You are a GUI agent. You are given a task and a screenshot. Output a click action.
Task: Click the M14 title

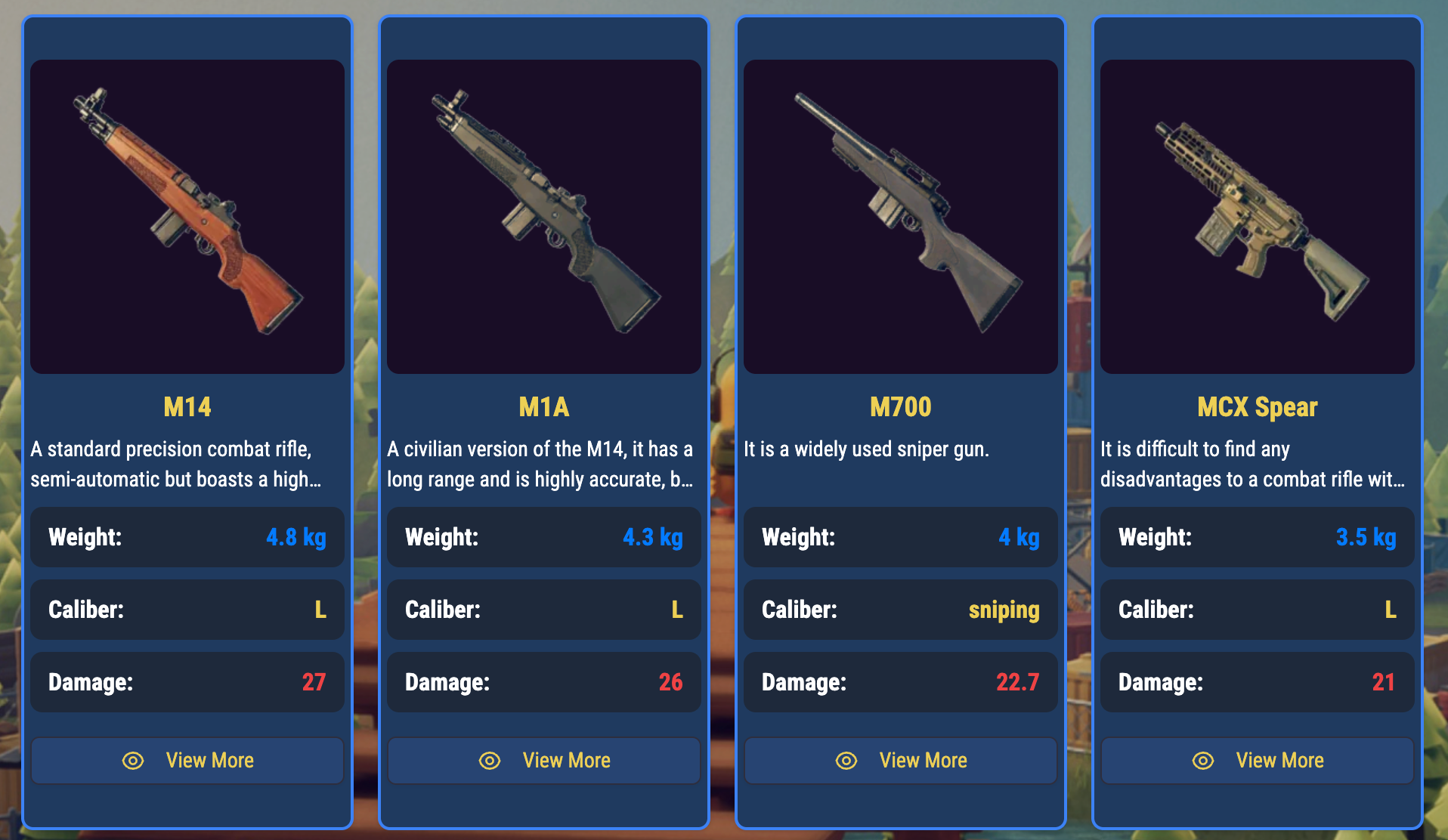(187, 407)
